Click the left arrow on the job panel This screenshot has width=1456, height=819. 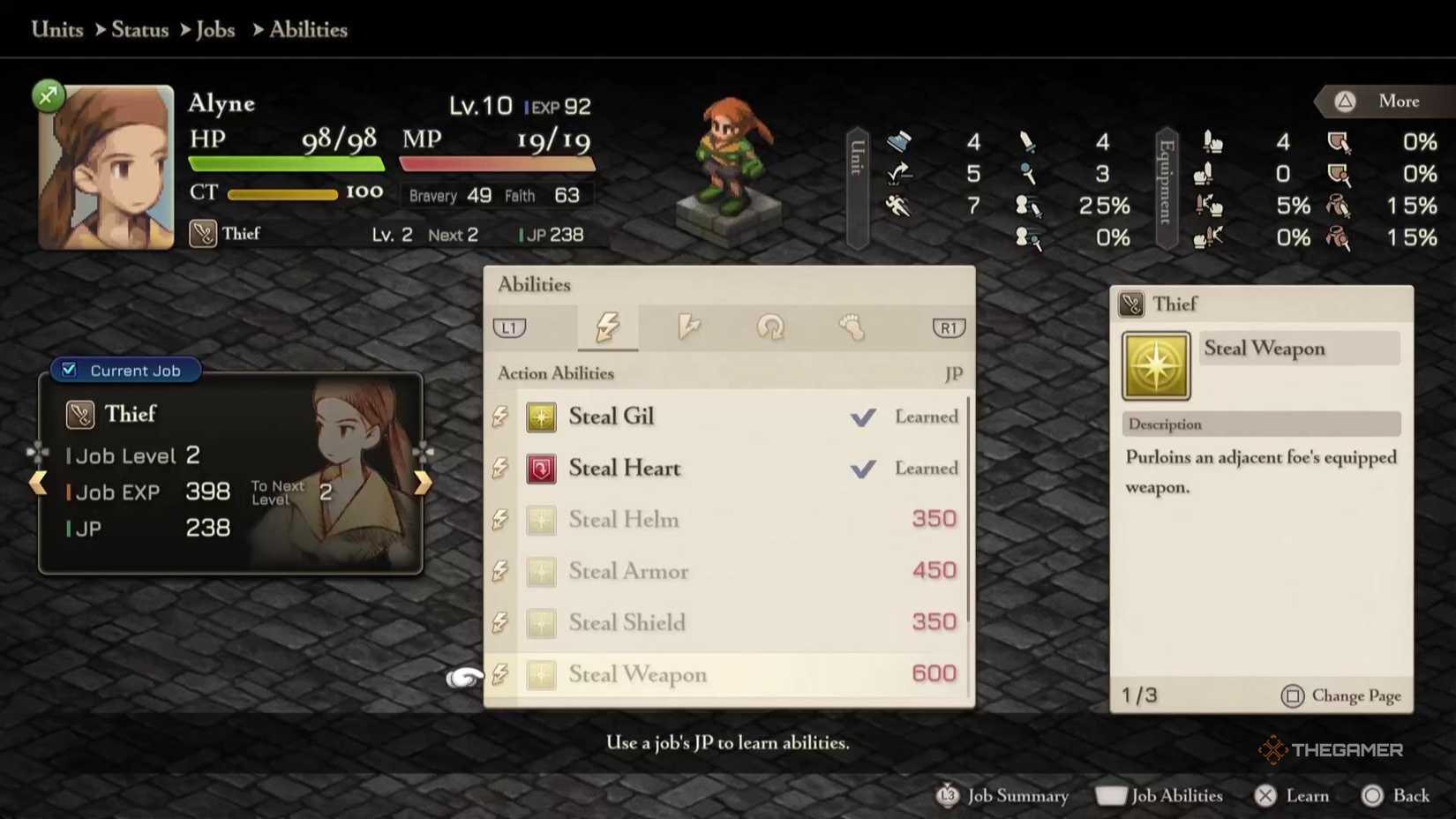[39, 482]
